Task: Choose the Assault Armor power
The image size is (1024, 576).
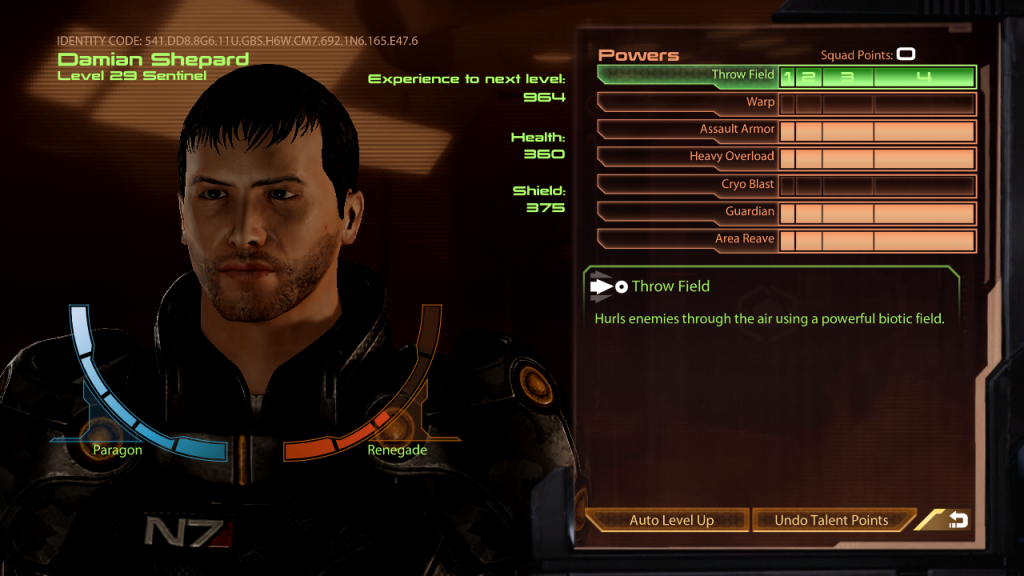Action: (688, 130)
